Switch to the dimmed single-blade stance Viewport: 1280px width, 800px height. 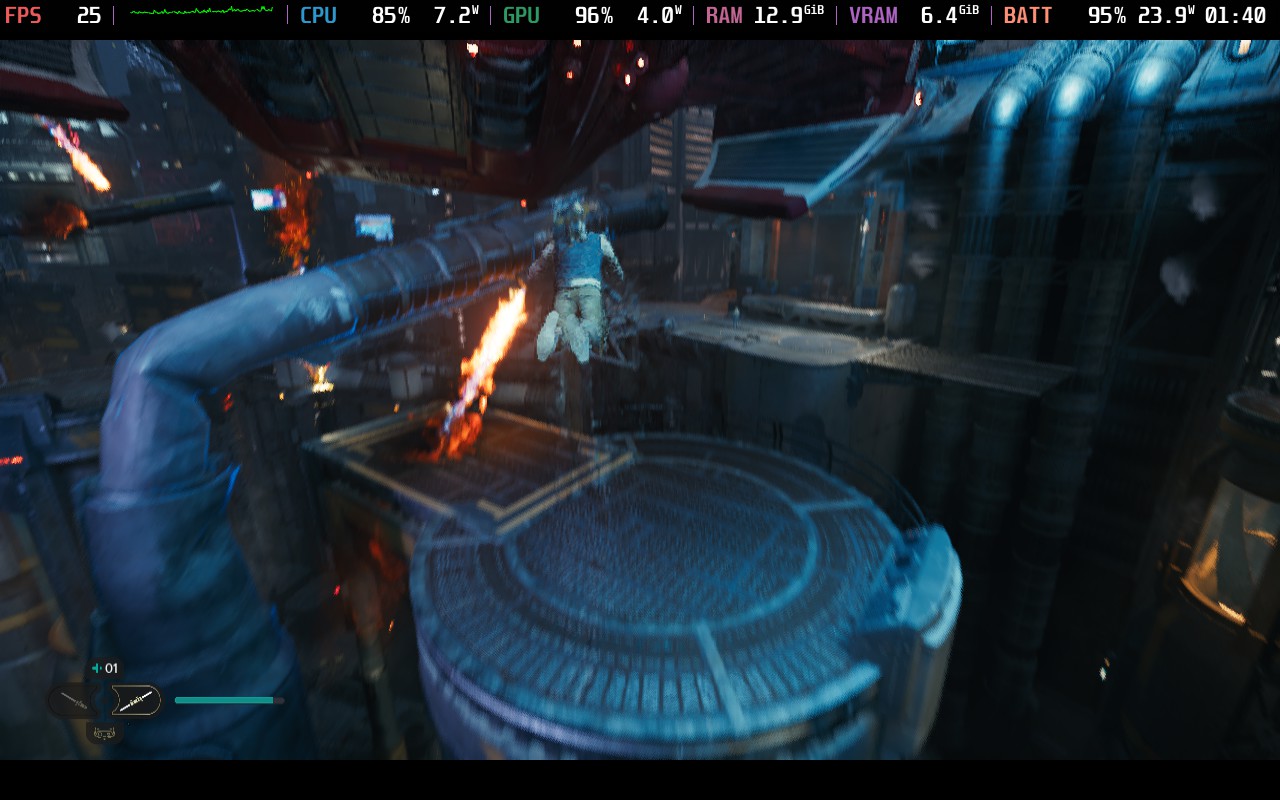pyautogui.click(x=74, y=701)
